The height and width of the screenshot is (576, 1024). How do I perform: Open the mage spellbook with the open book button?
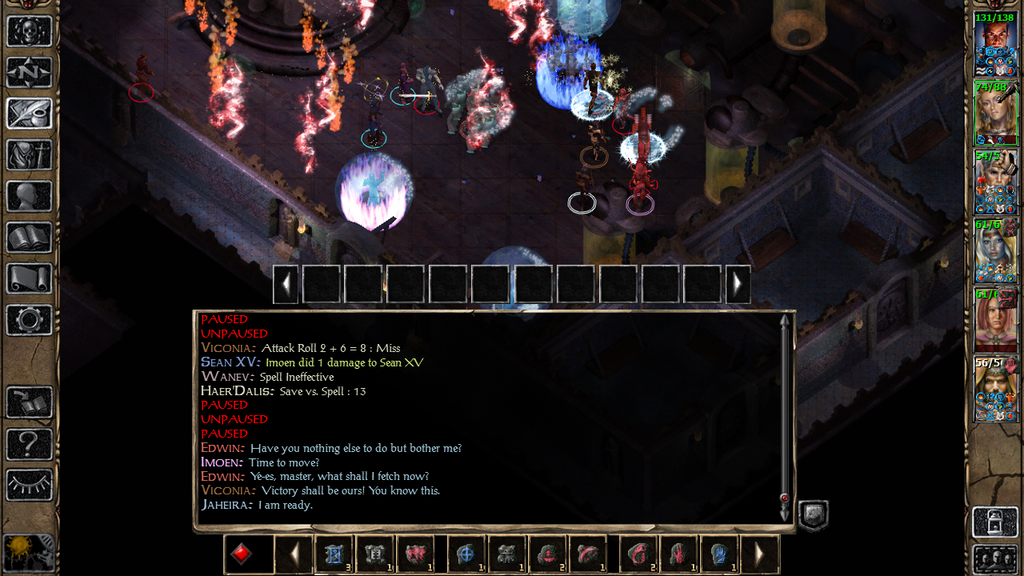29,237
